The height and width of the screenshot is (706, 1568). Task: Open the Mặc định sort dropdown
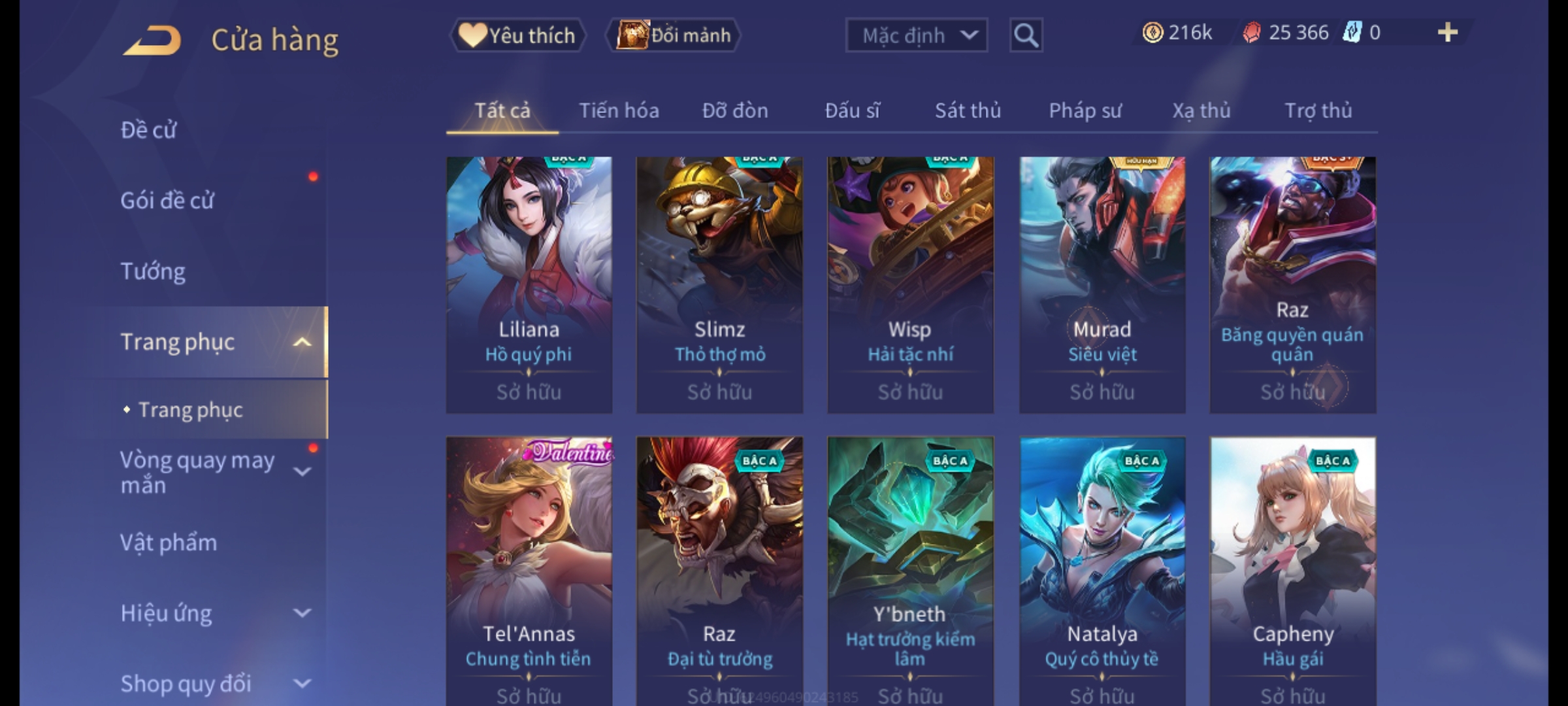[x=916, y=35]
